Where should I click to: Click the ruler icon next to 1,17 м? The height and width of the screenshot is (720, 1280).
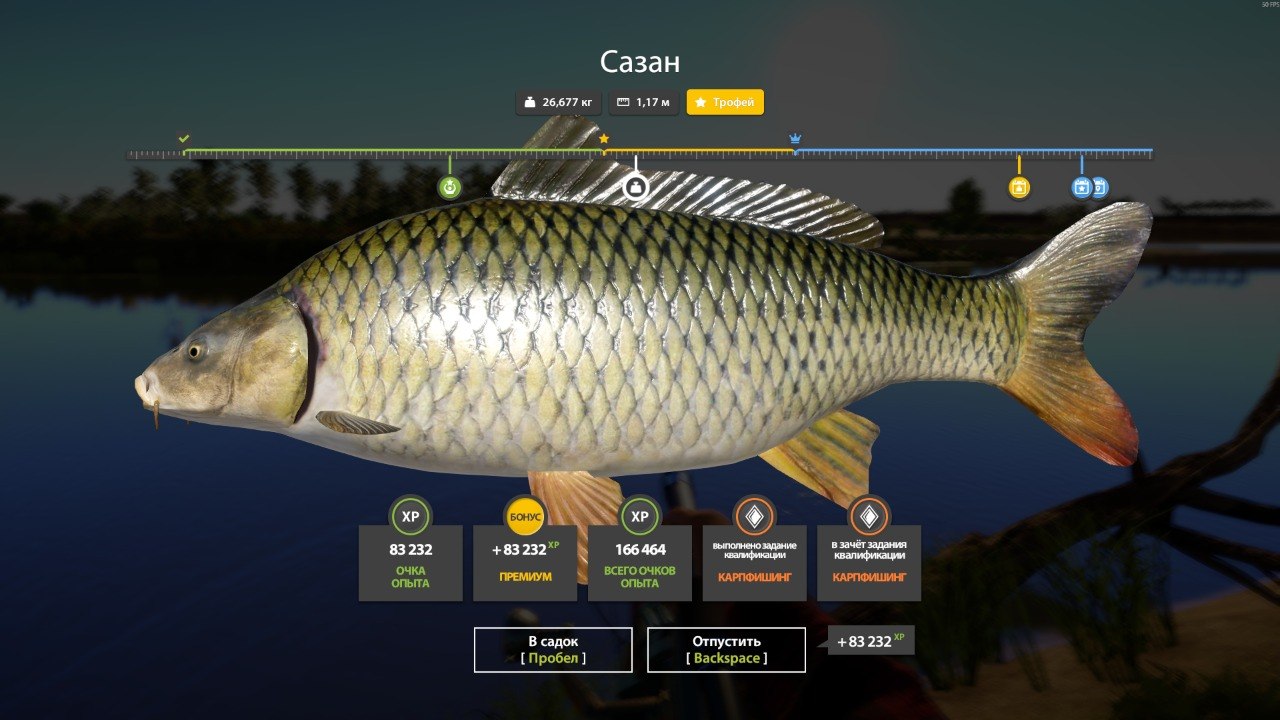click(x=622, y=102)
